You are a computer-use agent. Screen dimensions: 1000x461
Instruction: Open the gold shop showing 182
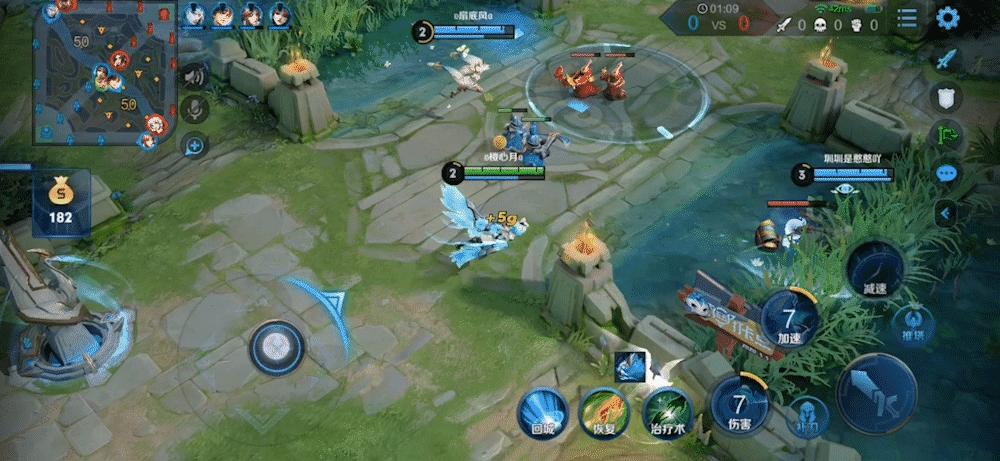click(61, 204)
